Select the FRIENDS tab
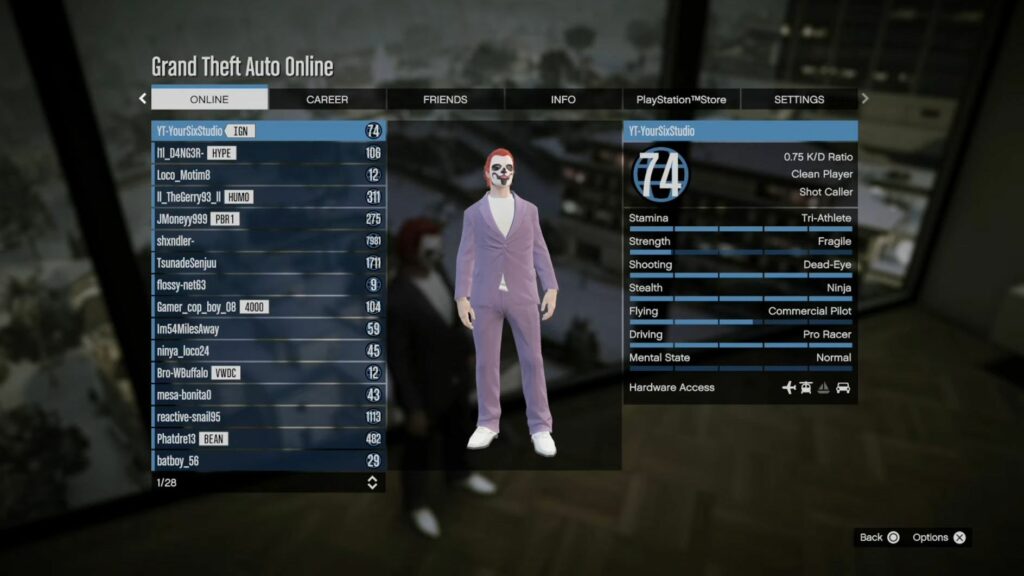Screen dimensions: 1024x576 click(445, 99)
